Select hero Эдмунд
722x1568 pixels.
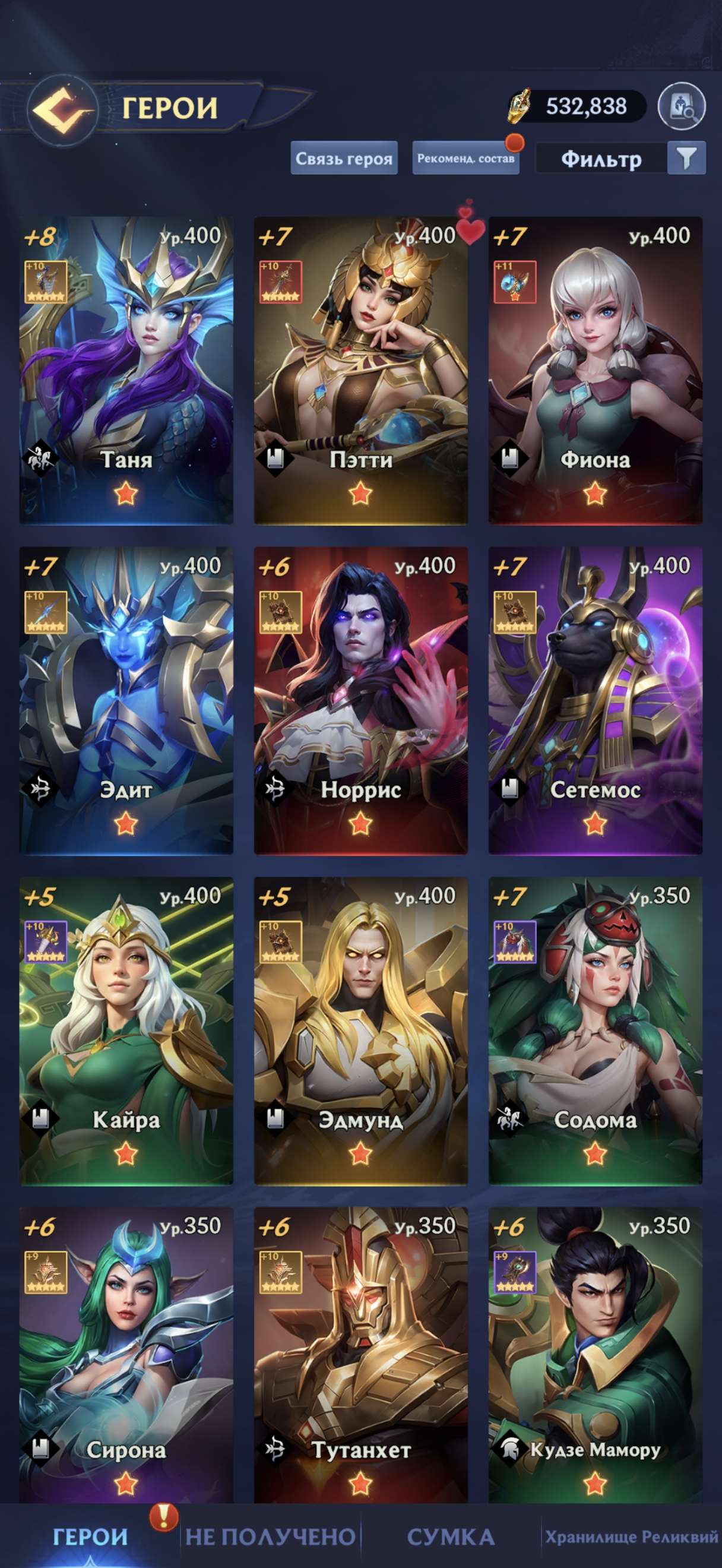pos(360,1030)
